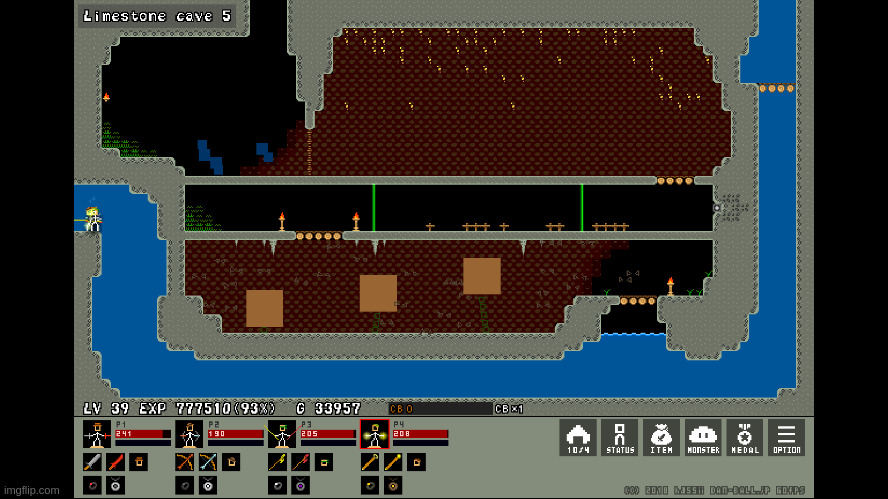Click P3's green-banded hat slot
Screen dimensions: 888x499
pyautogui.click(x=324, y=462)
